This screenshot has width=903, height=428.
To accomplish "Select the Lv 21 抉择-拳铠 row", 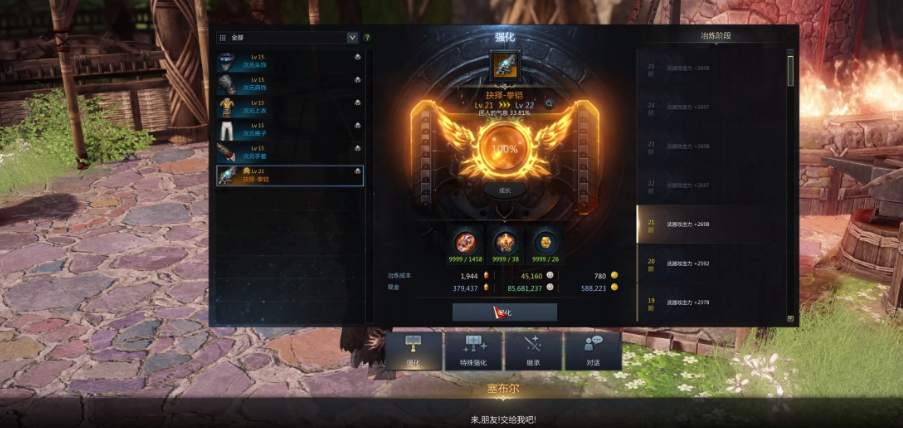I will 290,175.
